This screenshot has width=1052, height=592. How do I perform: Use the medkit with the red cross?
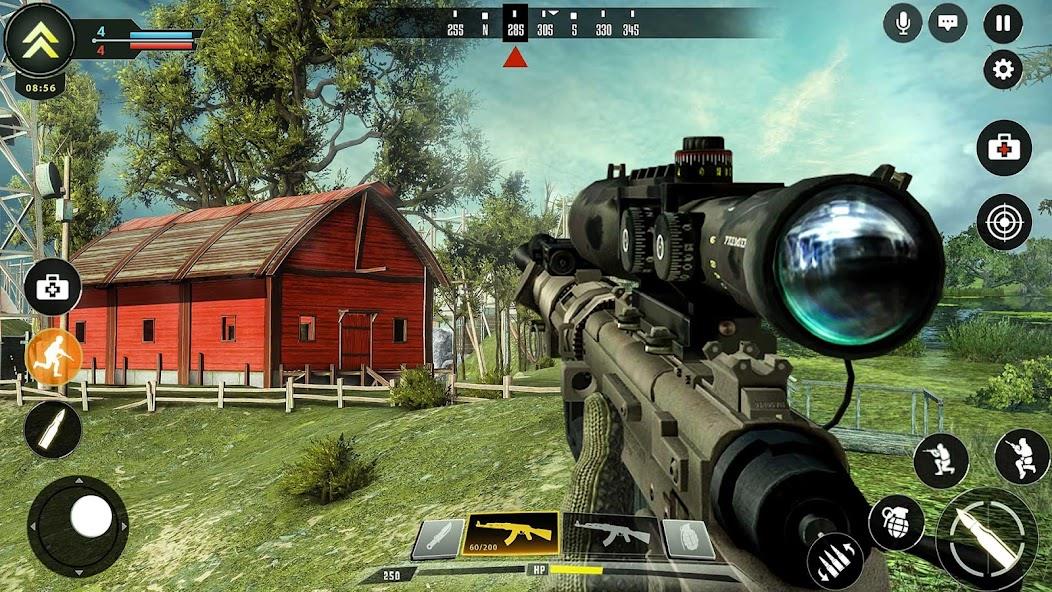[1004, 148]
